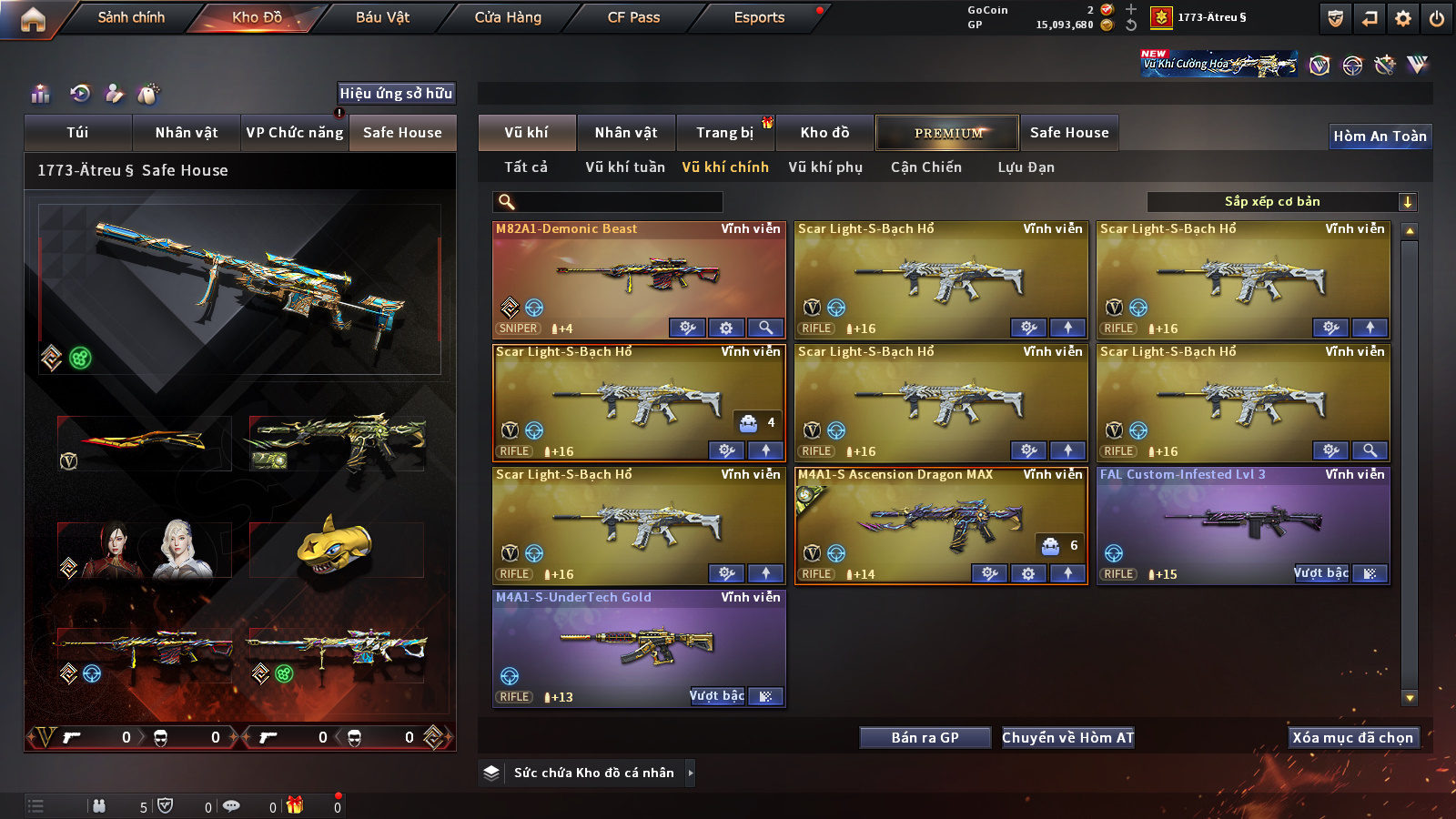Switch to the Trang bị tab
Screen dimensions: 1456x819
(724, 133)
